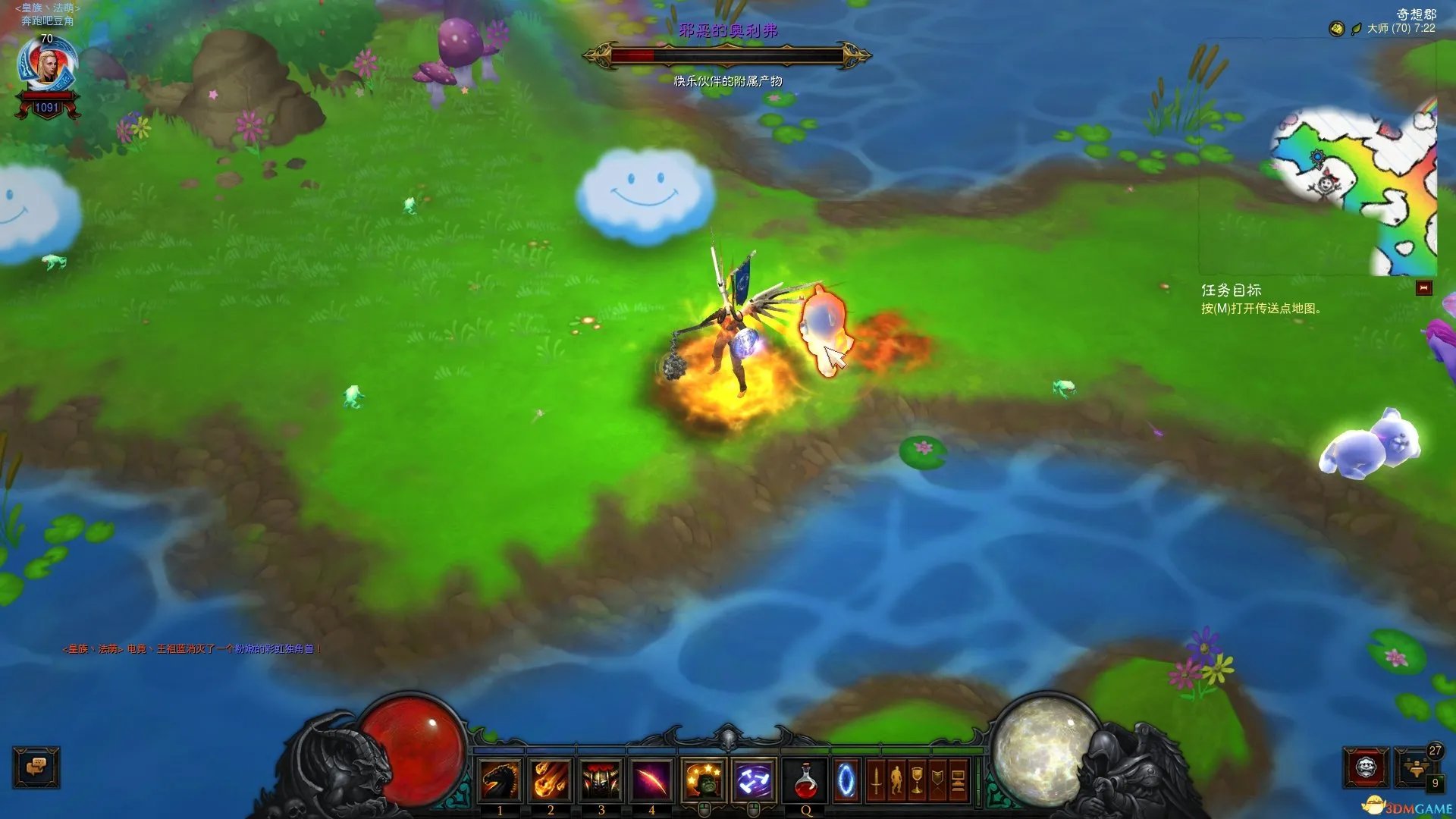Screen dimensions: 1456x819
Task: Trigger the red slash skill in slot 4
Action: click(x=651, y=780)
